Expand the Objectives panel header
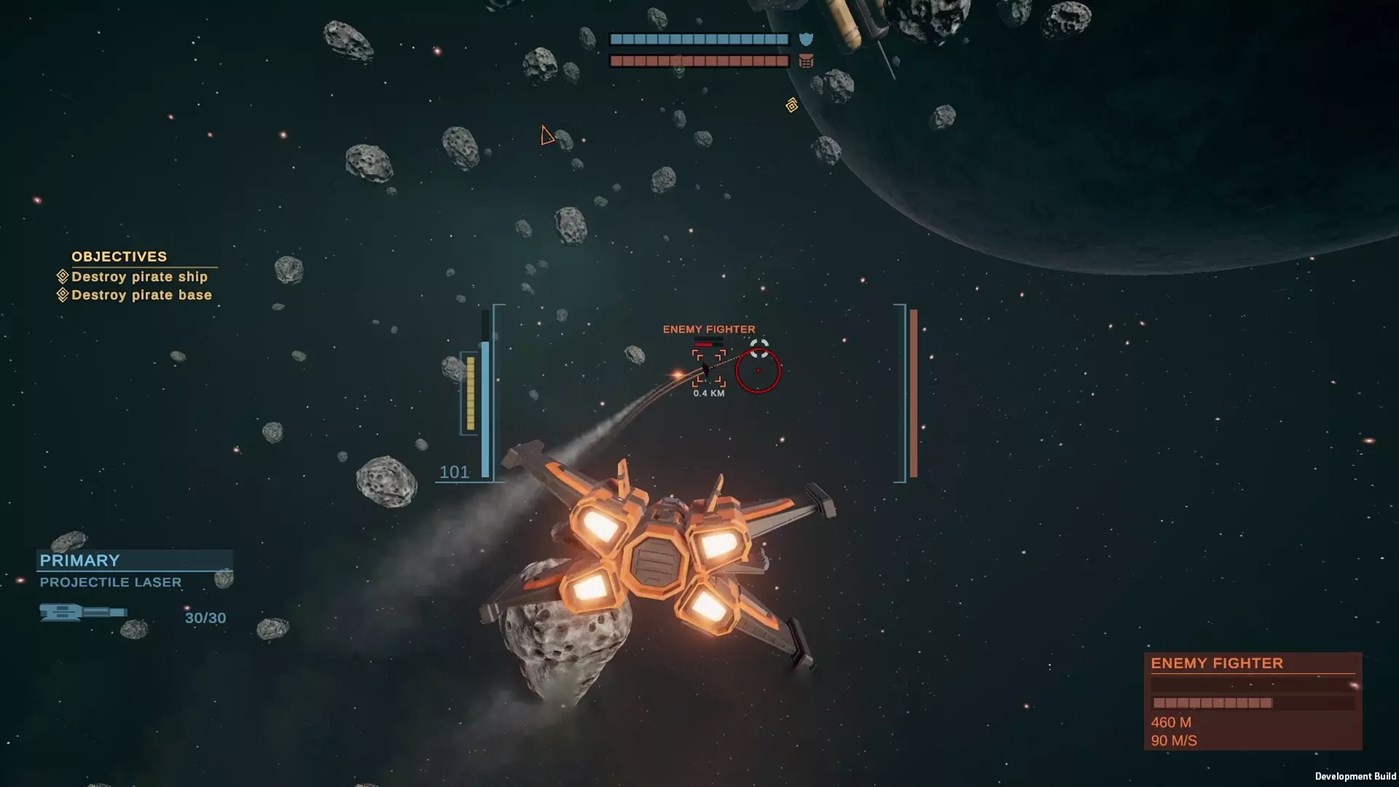This screenshot has width=1399, height=787. (x=119, y=256)
